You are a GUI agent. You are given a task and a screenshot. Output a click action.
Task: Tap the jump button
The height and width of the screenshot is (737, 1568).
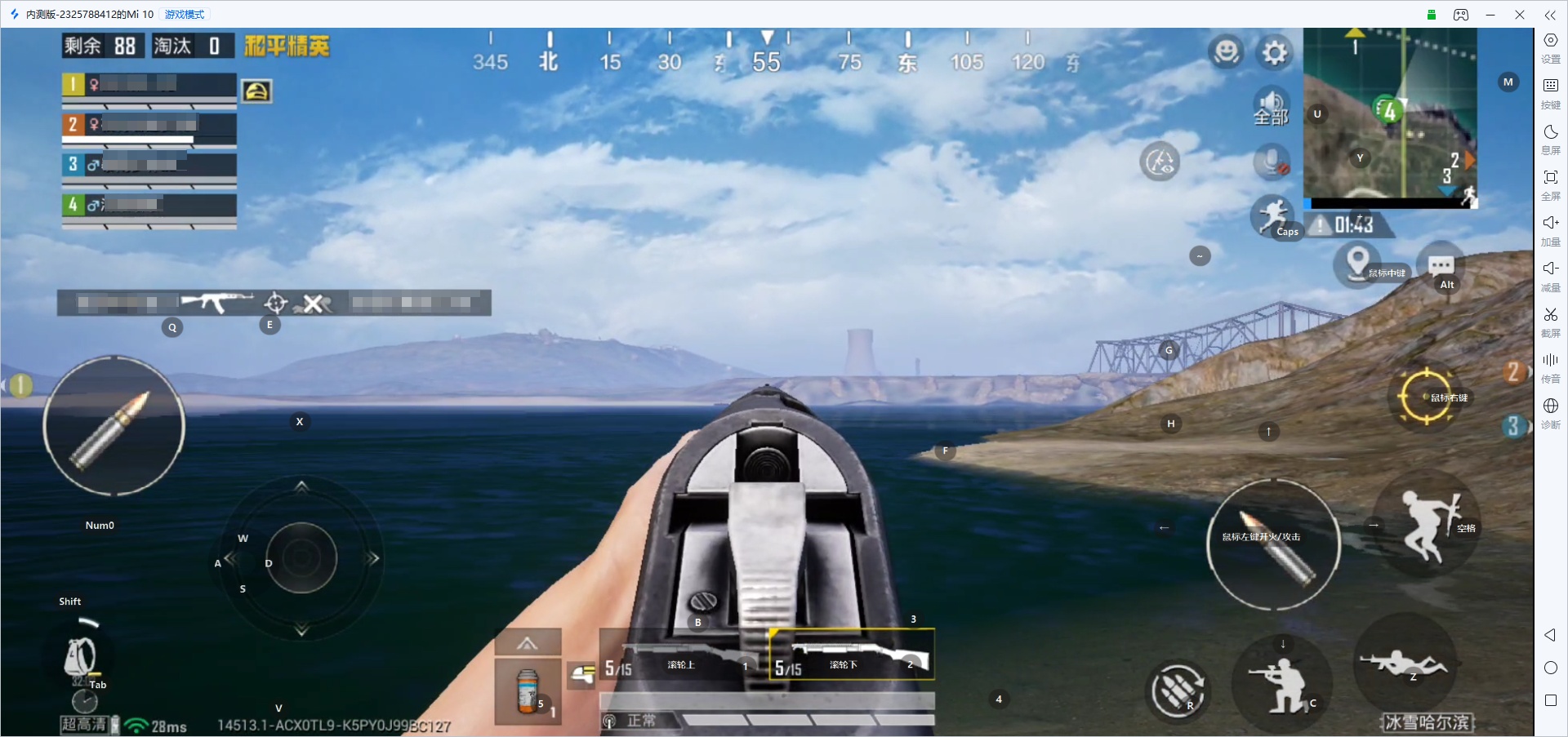[x=1427, y=526]
